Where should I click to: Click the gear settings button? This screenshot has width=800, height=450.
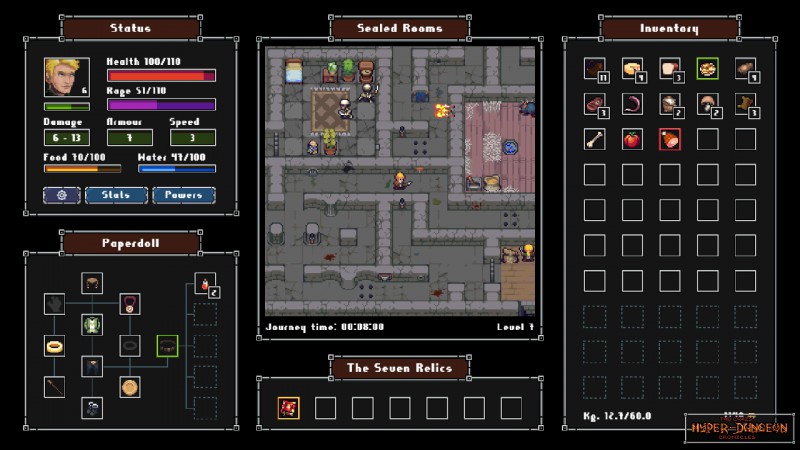[61, 195]
